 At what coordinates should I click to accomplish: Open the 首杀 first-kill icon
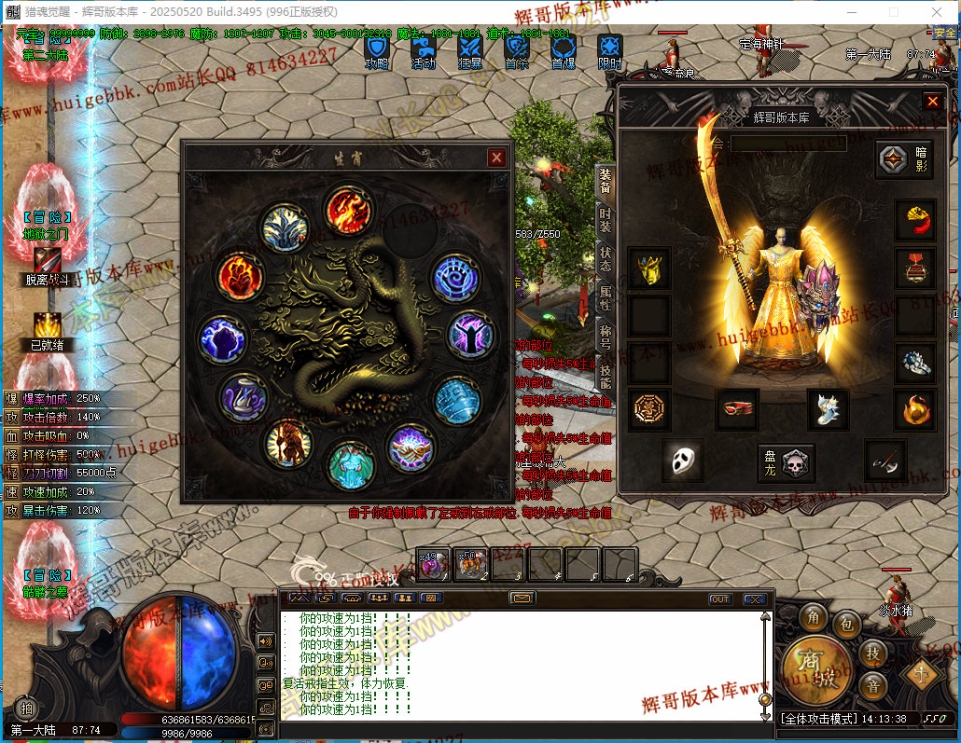coord(516,49)
